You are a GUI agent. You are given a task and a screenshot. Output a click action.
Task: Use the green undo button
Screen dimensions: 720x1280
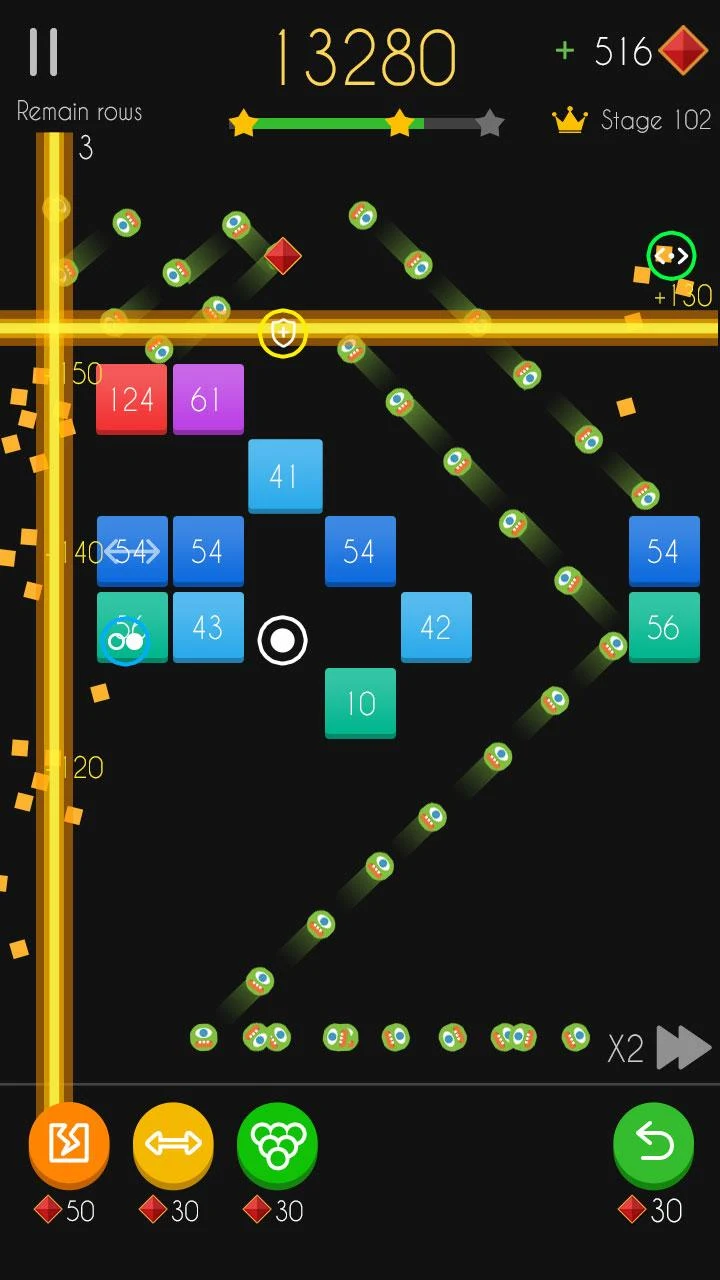653,1145
